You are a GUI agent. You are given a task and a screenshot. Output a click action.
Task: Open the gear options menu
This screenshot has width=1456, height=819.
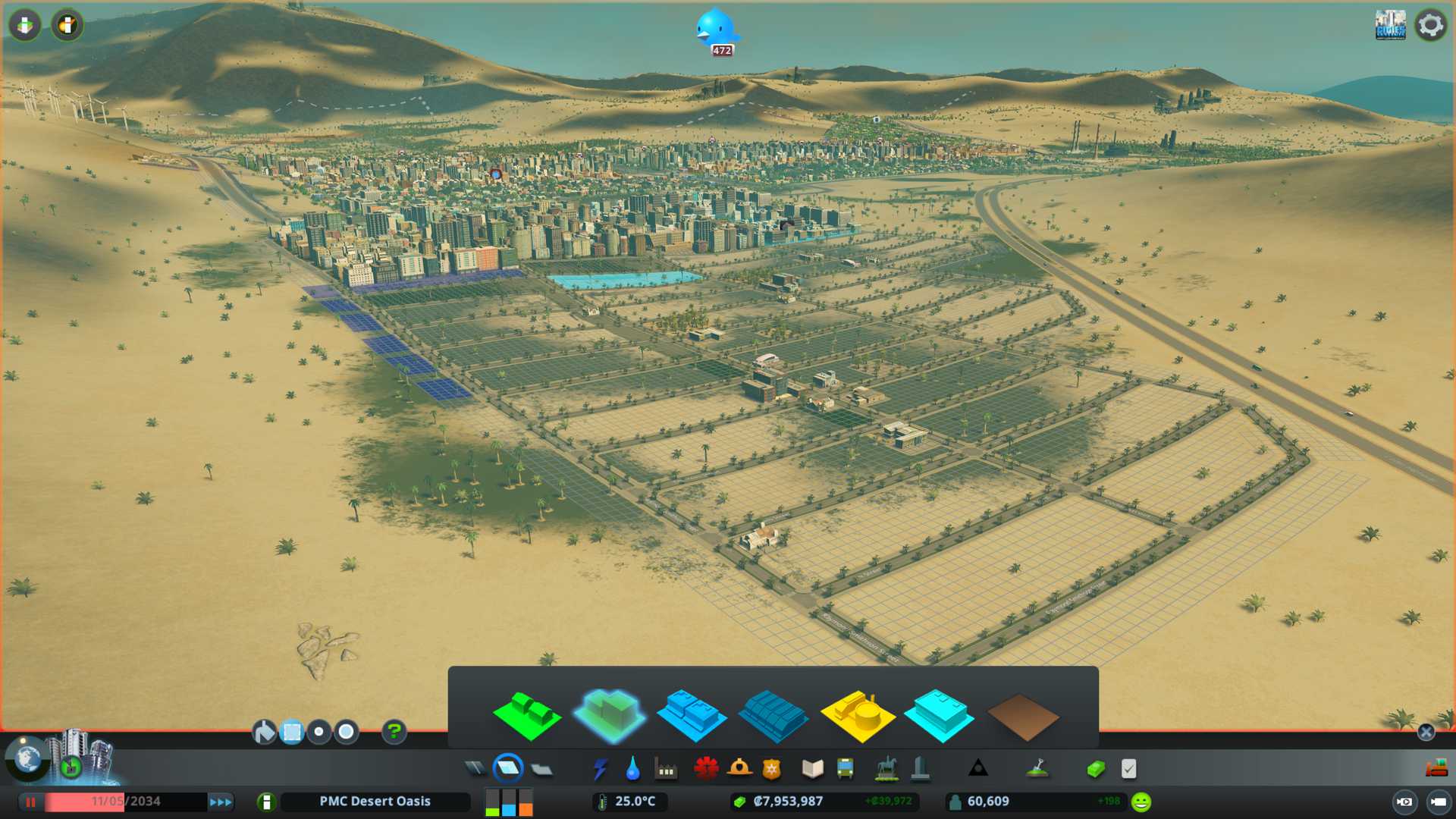tap(1430, 25)
